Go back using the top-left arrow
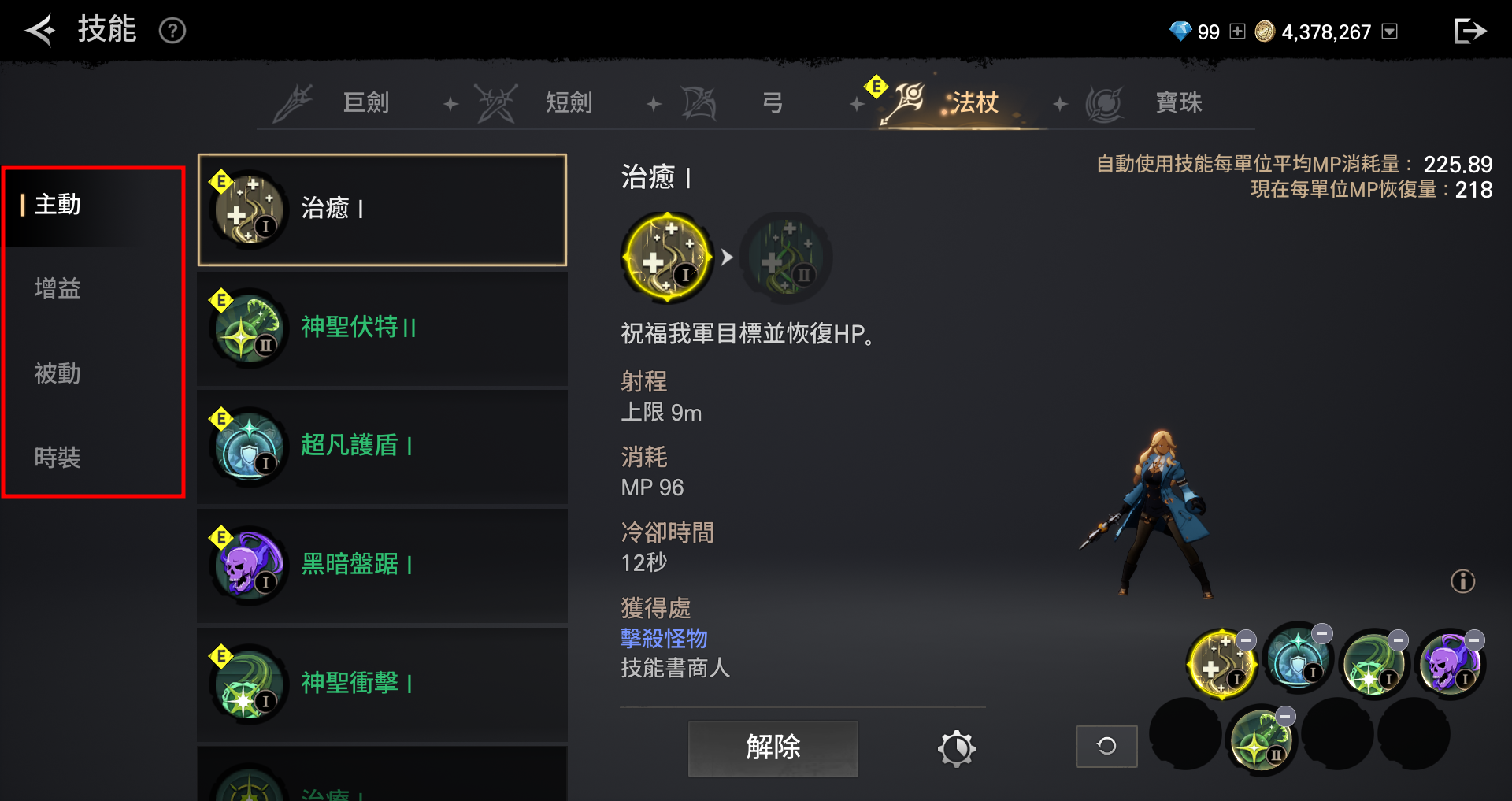 click(39, 31)
